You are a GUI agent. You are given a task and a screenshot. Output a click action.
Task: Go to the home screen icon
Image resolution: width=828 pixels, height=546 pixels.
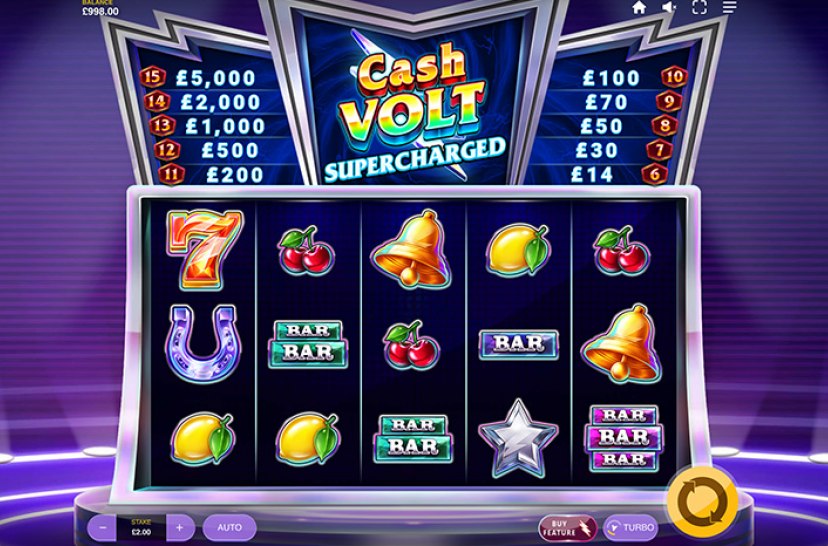click(639, 7)
